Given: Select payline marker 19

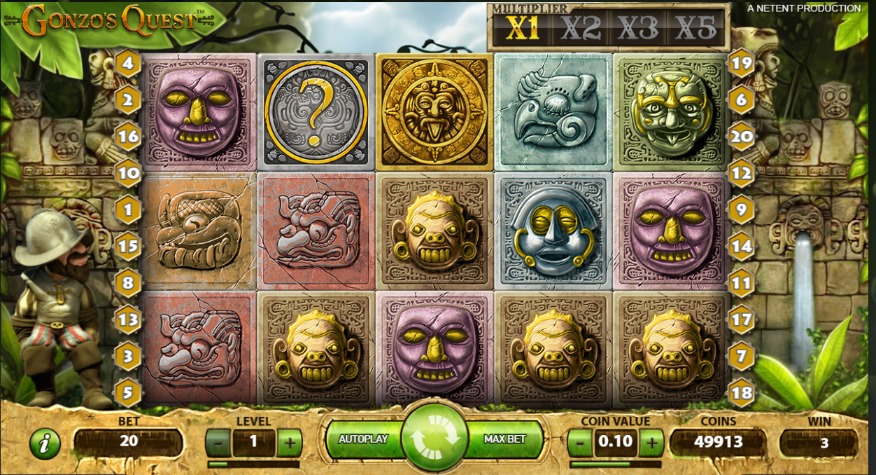Looking at the screenshot, I should pyautogui.click(x=741, y=63).
